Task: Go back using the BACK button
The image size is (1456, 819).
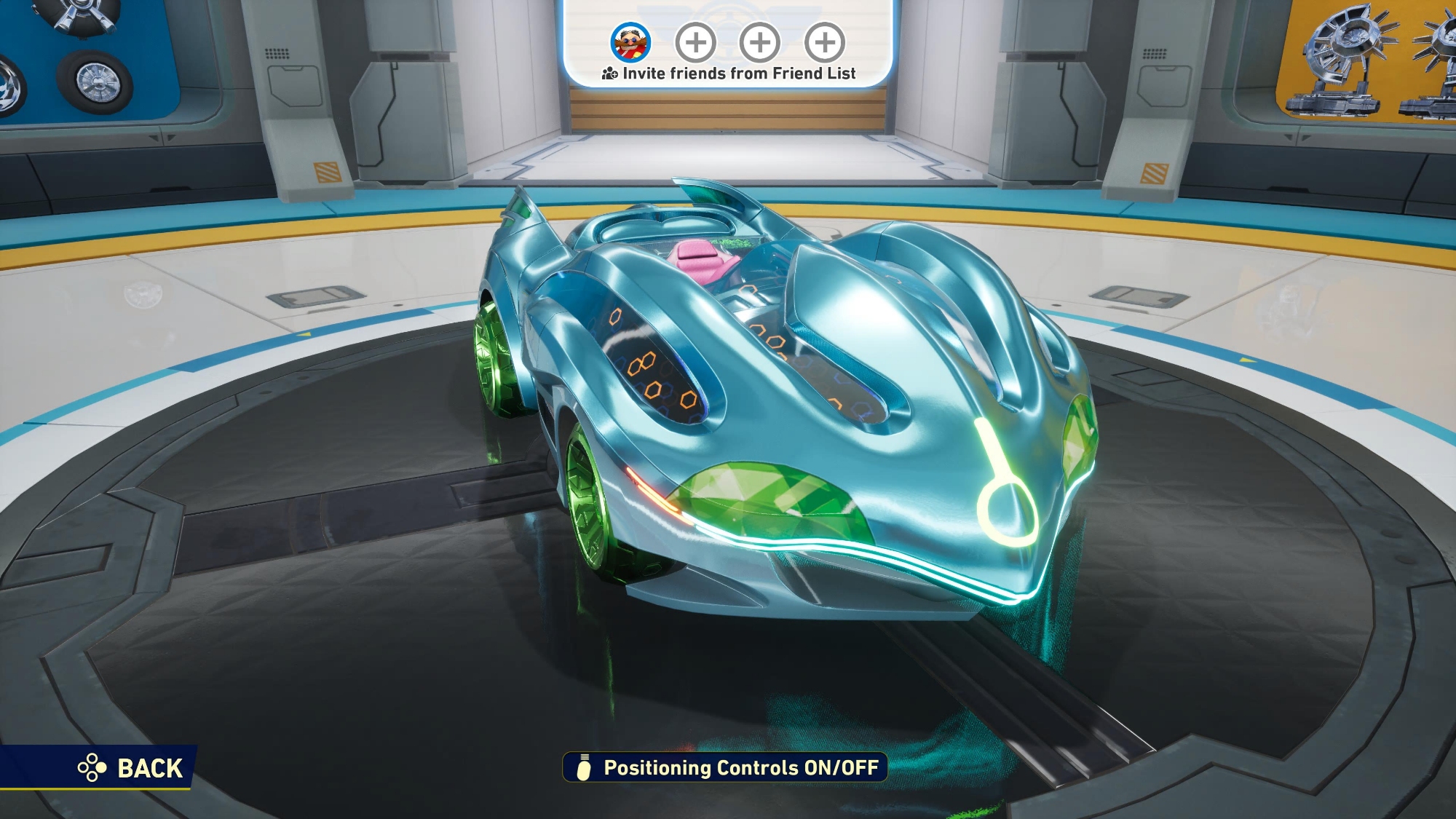Action: [x=131, y=768]
